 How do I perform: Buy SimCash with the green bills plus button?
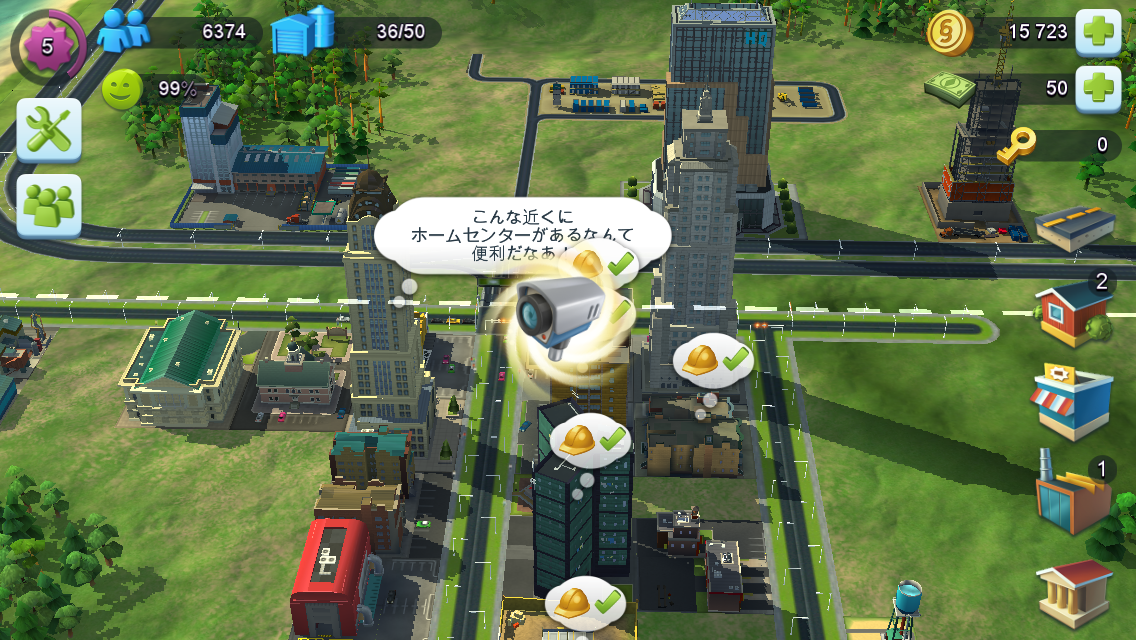pyautogui.click(x=1097, y=88)
